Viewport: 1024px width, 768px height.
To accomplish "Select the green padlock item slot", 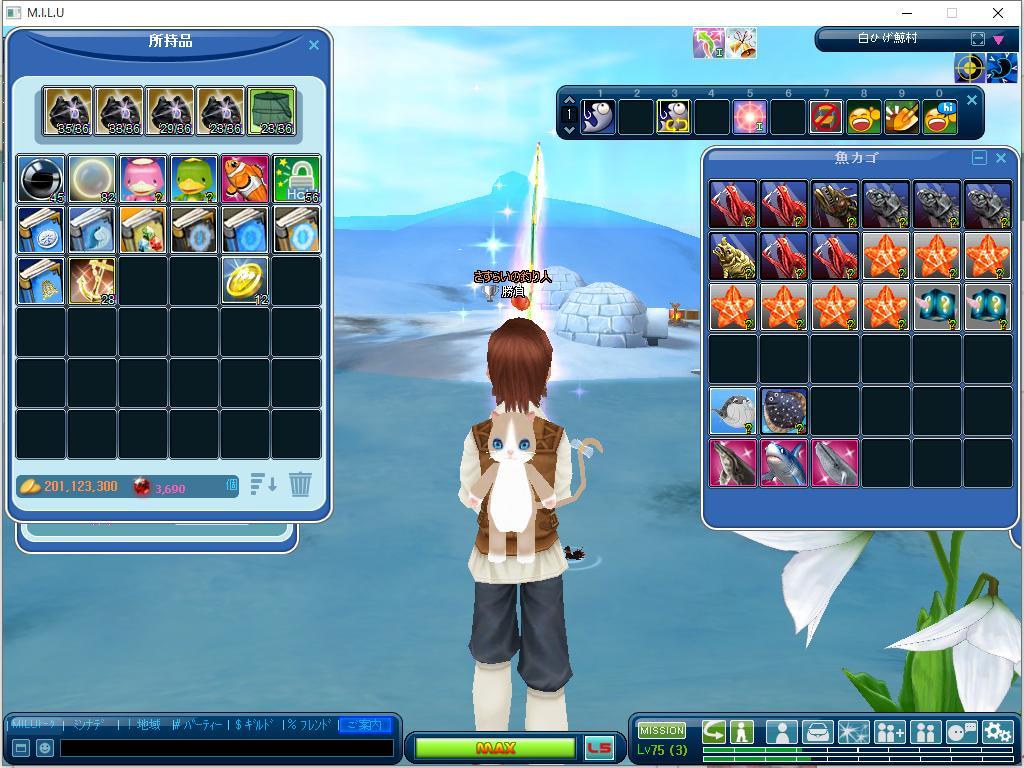I will [x=296, y=179].
